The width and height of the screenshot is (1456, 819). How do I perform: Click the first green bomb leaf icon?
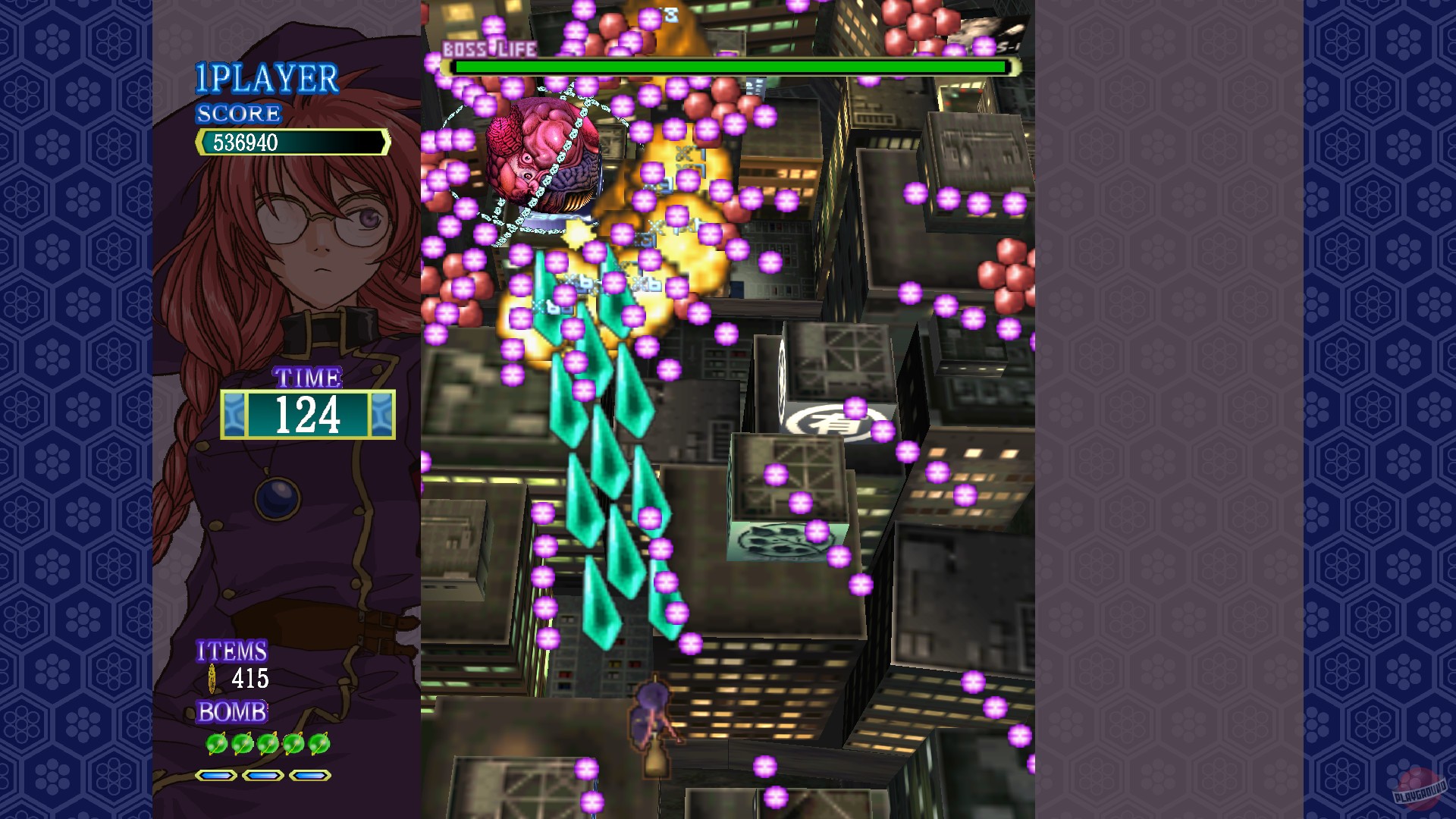pyautogui.click(x=217, y=743)
